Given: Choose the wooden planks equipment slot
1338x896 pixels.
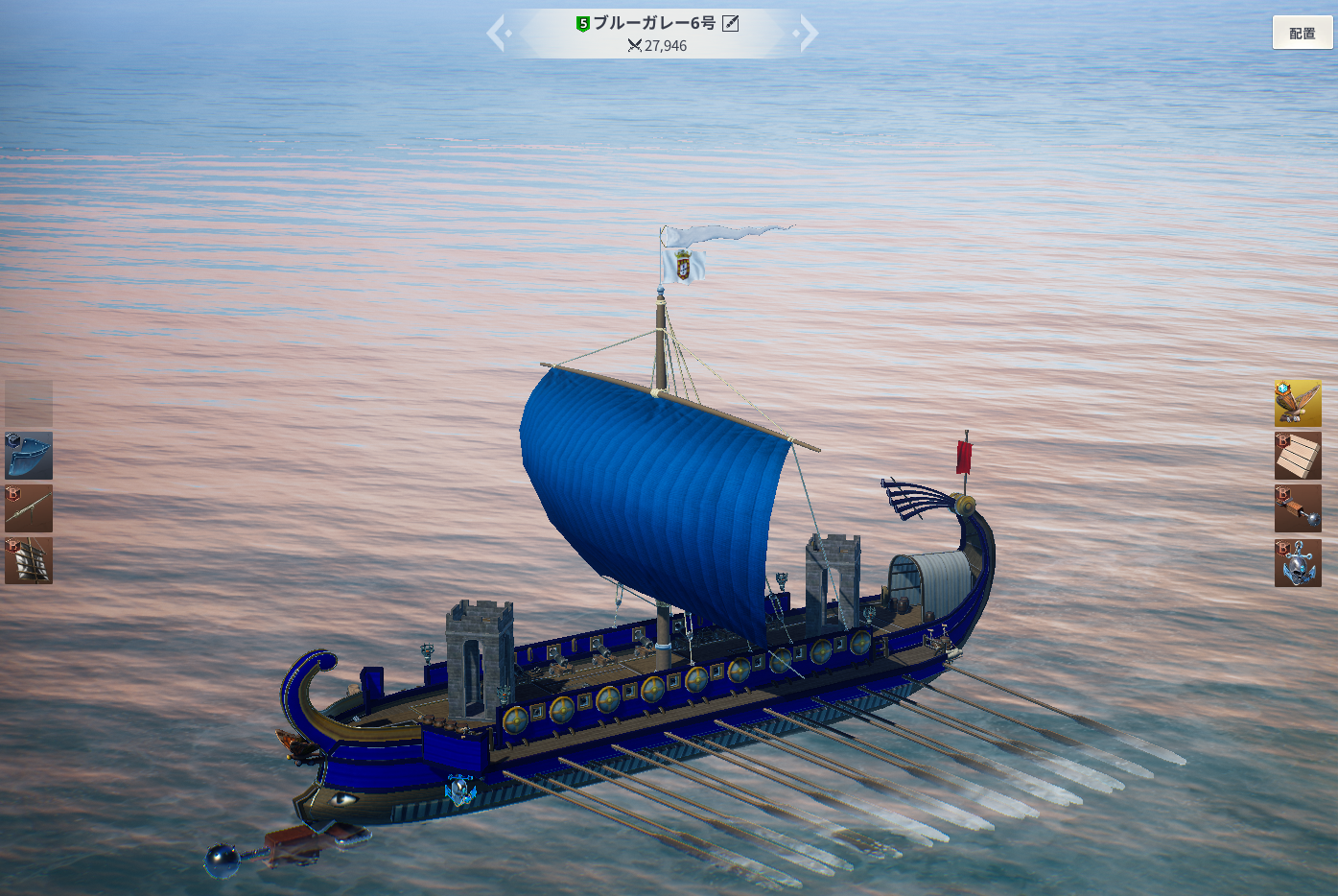Looking at the screenshot, I should click(x=1298, y=456).
